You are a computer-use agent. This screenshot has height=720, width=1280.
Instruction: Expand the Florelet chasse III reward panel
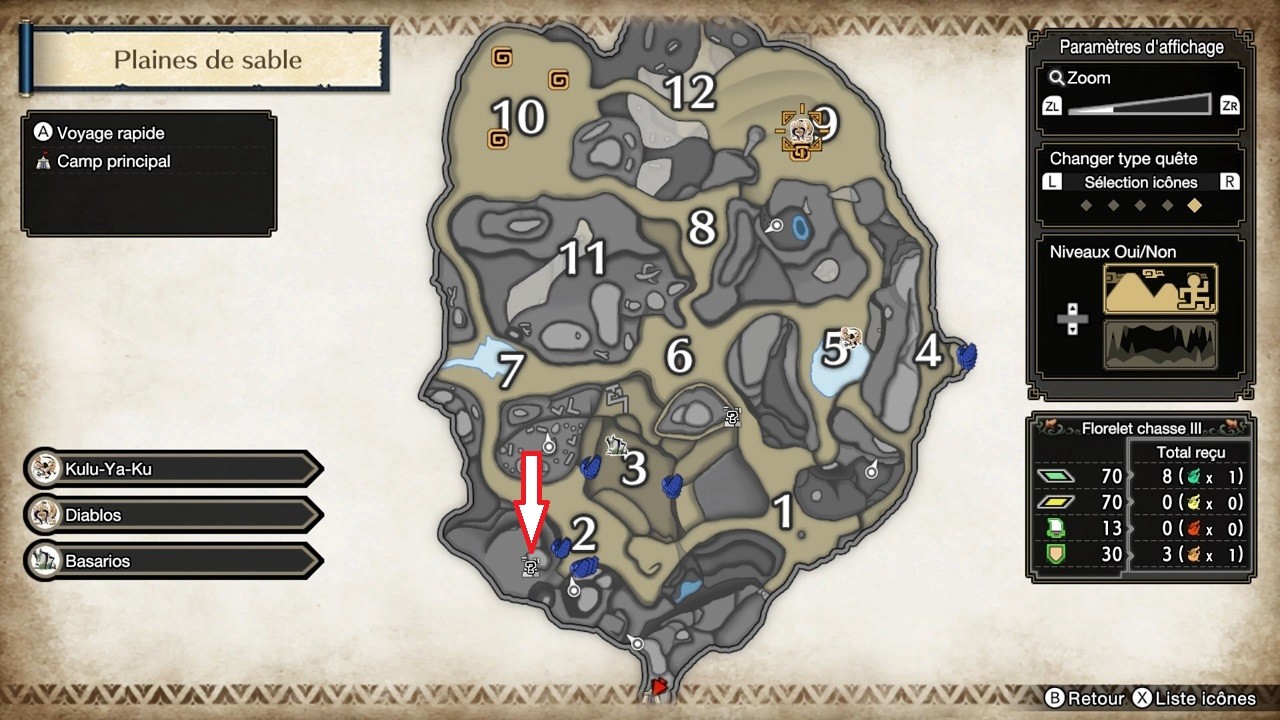coord(1140,428)
